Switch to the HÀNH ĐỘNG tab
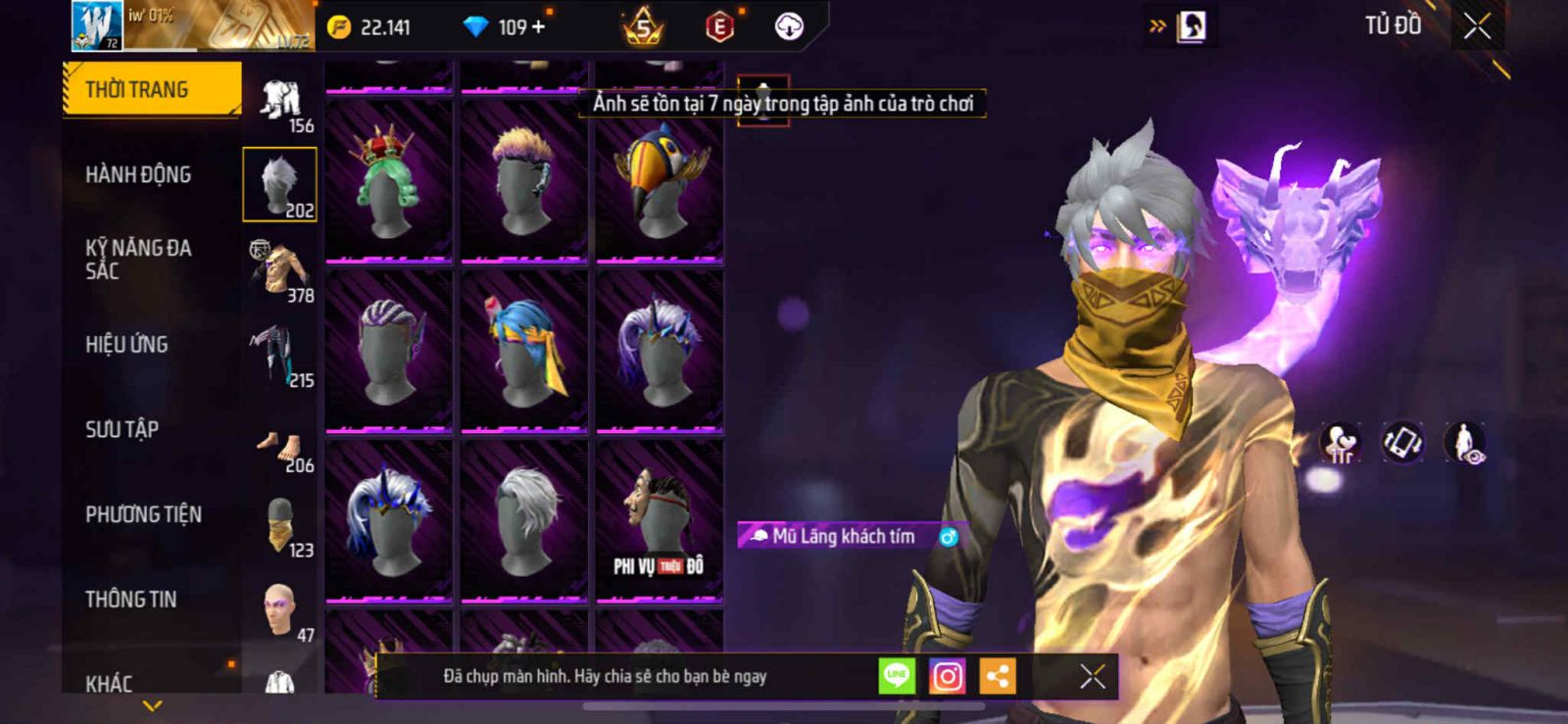This screenshot has height=724, width=1568. 138,174
